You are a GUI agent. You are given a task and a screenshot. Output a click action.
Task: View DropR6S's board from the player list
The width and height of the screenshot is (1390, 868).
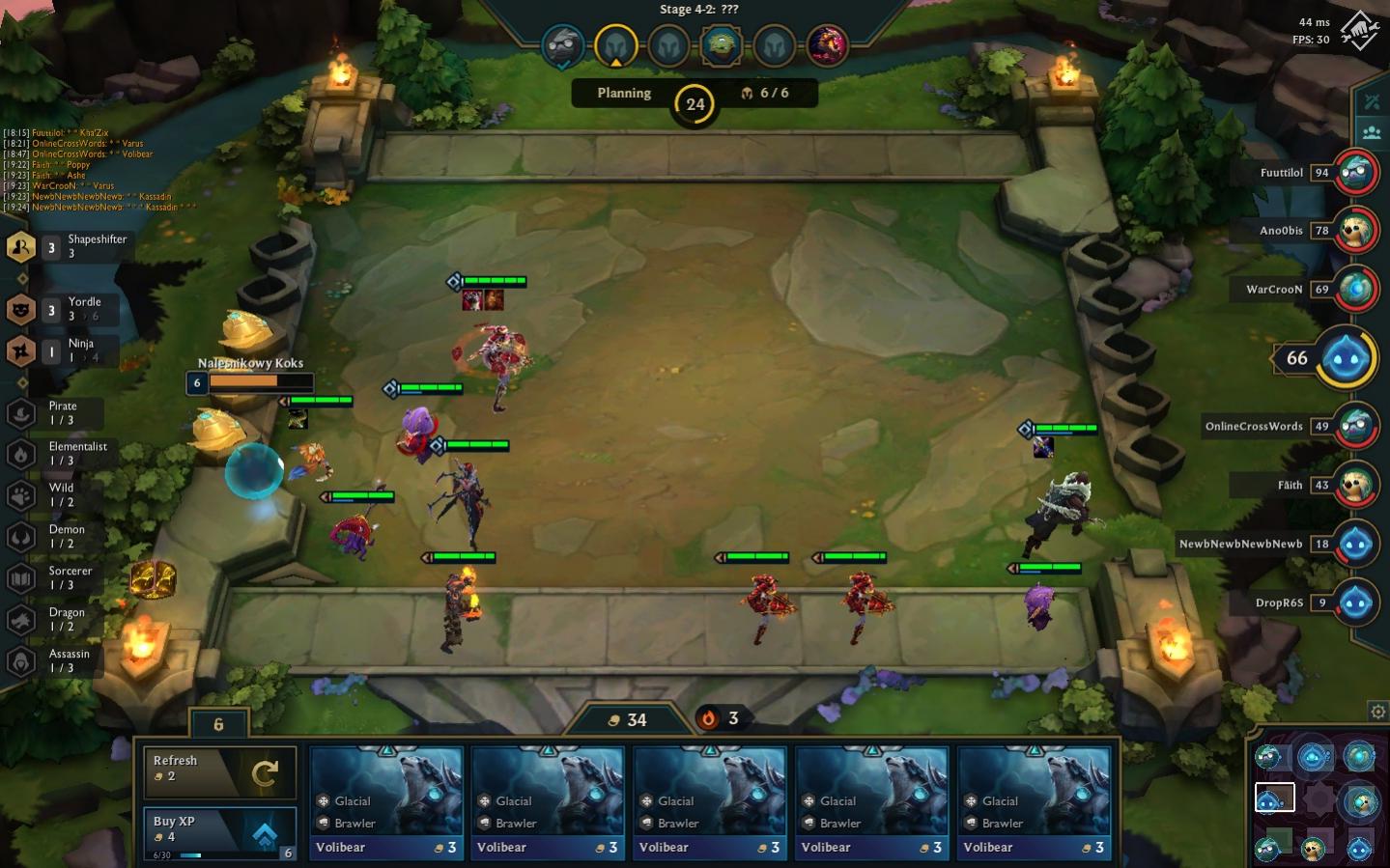tap(1355, 602)
